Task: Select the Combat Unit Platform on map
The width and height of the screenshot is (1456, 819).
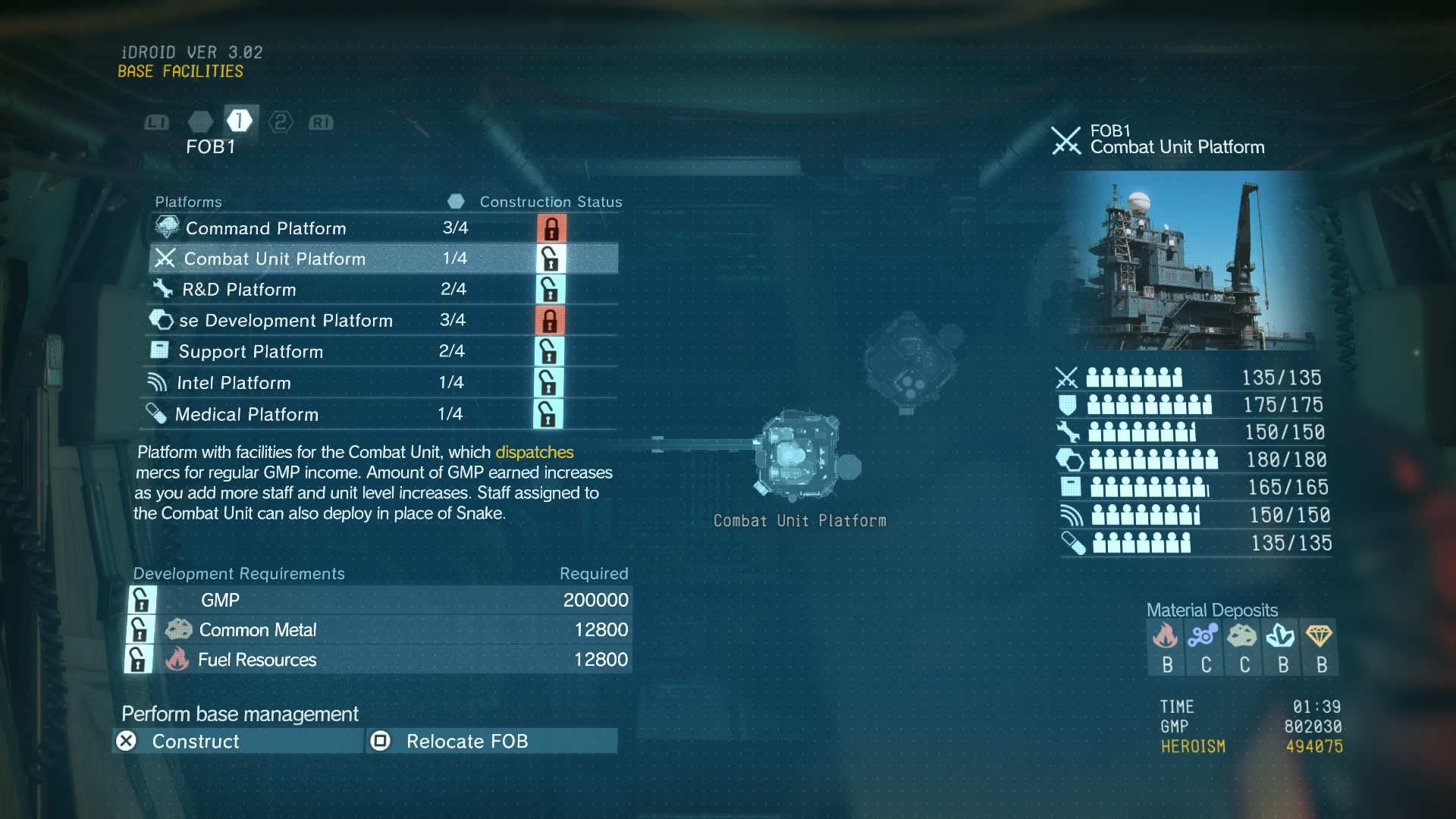Action: click(x=798, y=454)
